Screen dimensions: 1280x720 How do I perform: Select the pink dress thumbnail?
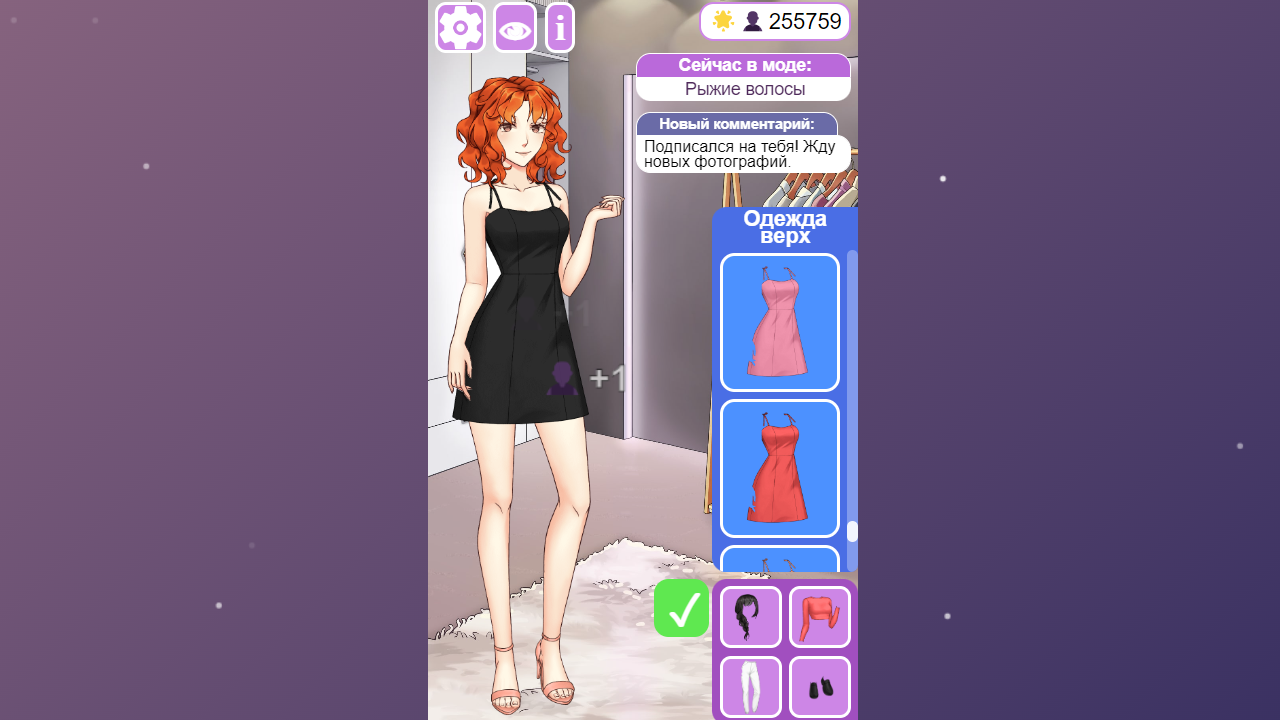coord(779,322)
